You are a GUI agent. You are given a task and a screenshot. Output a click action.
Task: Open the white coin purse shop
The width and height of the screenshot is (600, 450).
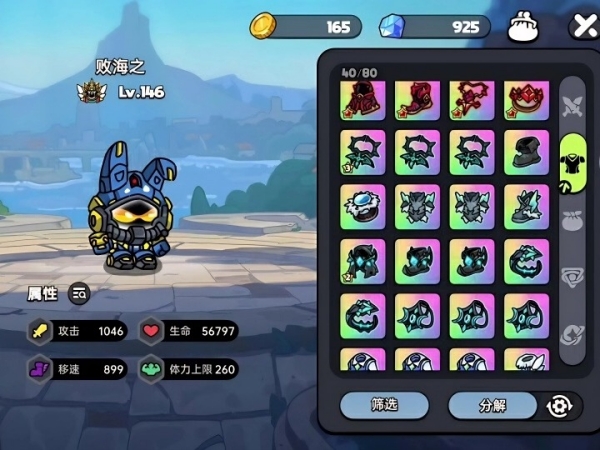pos(524,27)
